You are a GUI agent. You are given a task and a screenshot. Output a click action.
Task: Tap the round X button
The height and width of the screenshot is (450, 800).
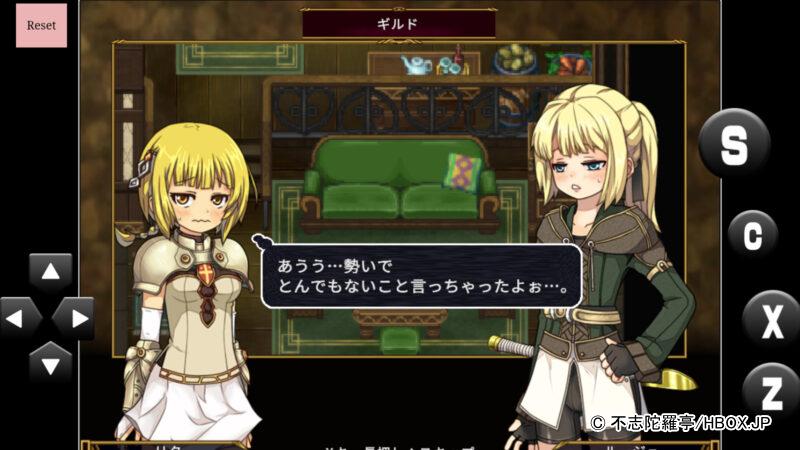pyautogui.click(x=771, y=320)
